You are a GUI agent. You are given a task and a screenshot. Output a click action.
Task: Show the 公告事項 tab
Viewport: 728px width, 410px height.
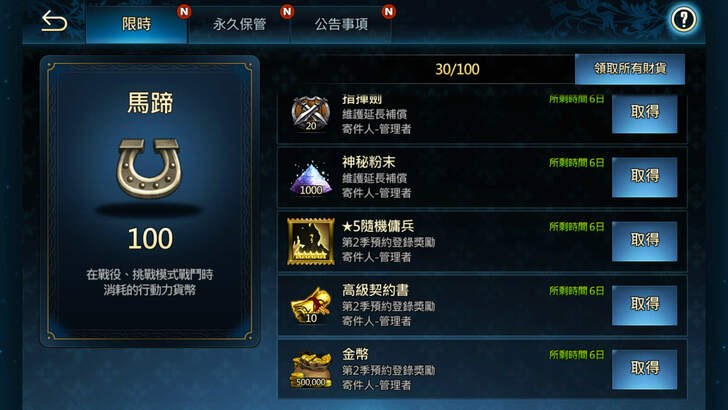click(x=341, y=24)
